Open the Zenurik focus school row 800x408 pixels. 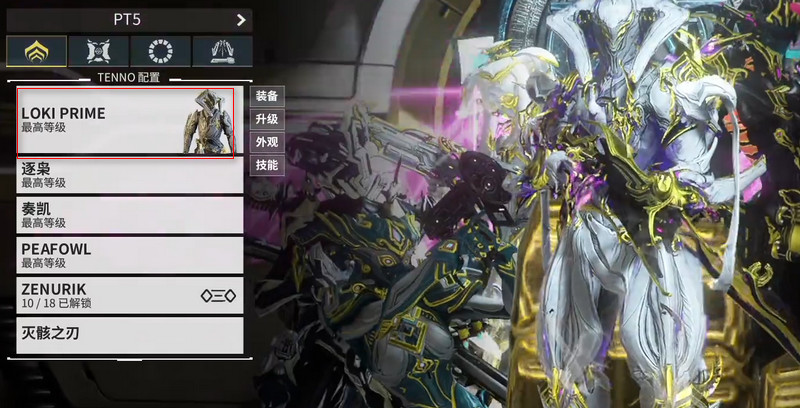(x=130, y=295)
